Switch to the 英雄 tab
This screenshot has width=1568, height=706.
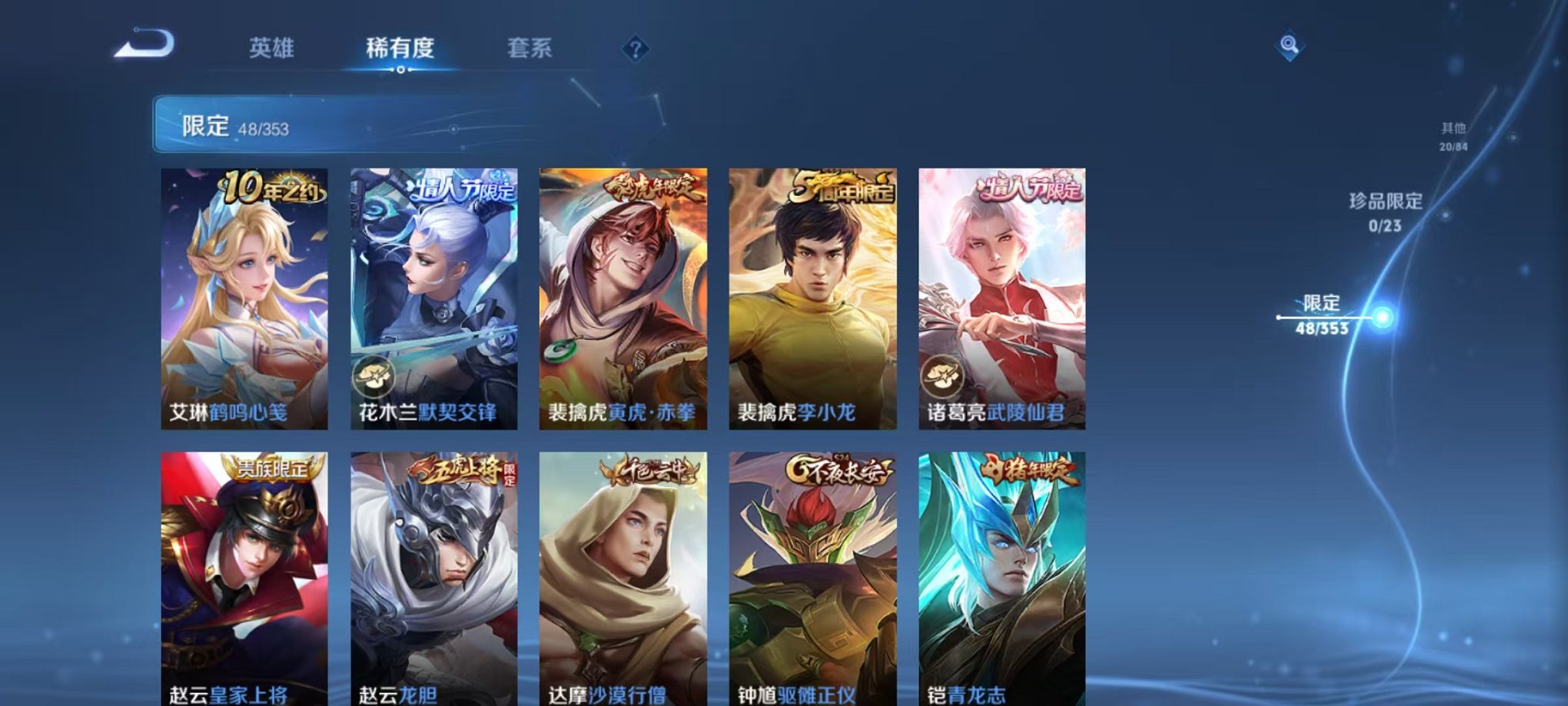coord(271,48)
